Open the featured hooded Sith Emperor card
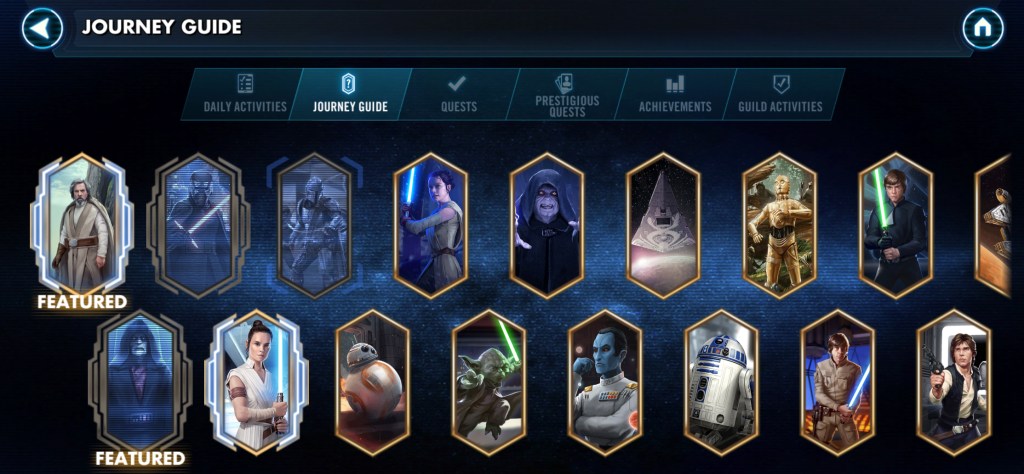 [140, 382]
